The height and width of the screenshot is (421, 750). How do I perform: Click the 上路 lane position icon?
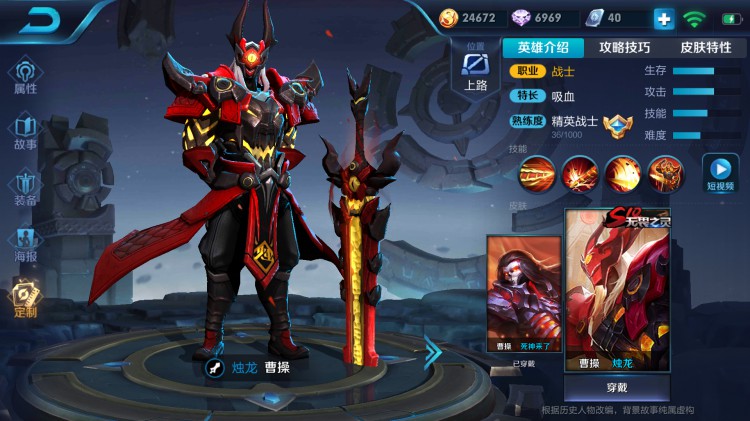point(476,69)
